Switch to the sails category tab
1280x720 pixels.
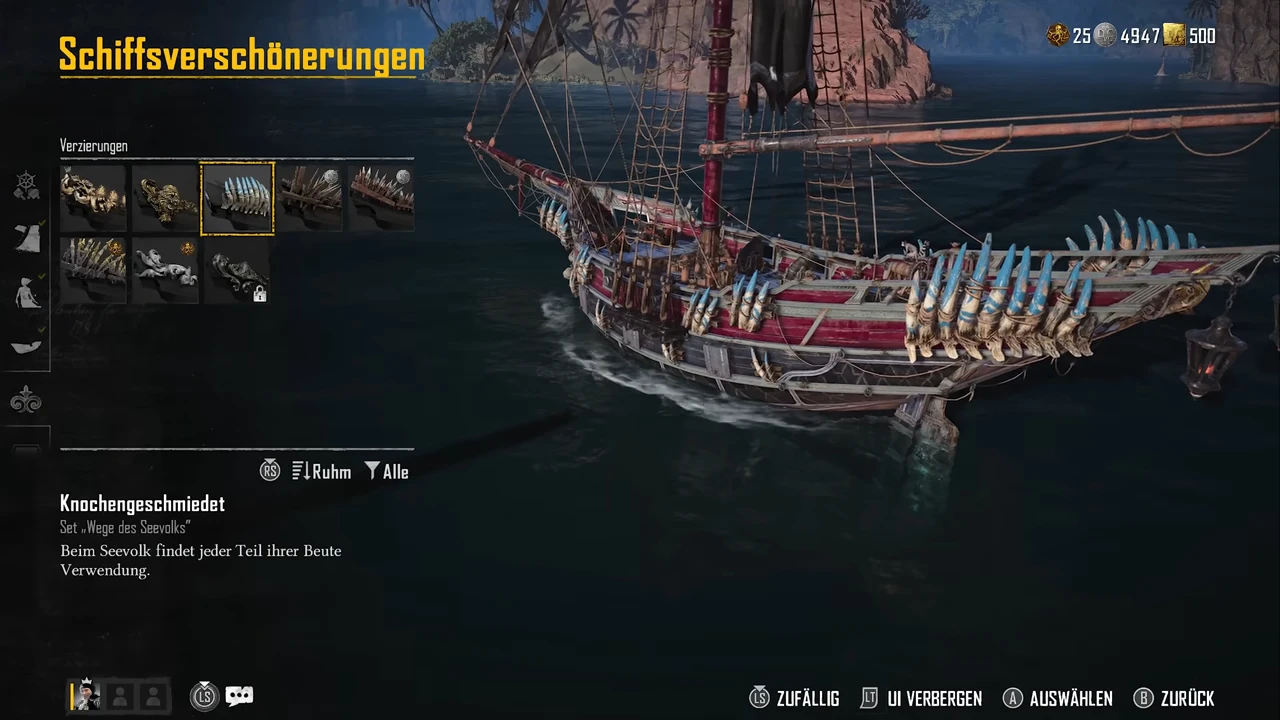(26, 238)
